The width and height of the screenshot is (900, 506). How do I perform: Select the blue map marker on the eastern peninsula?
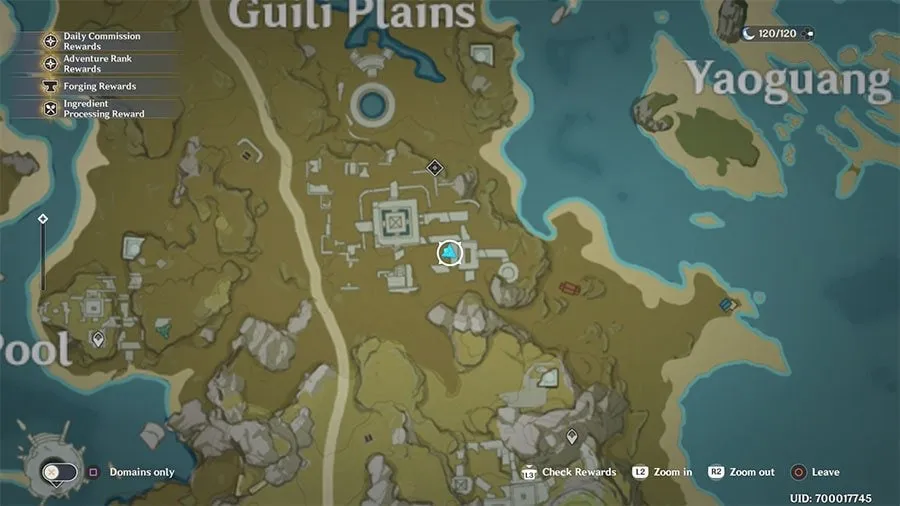tap(728, 305)
